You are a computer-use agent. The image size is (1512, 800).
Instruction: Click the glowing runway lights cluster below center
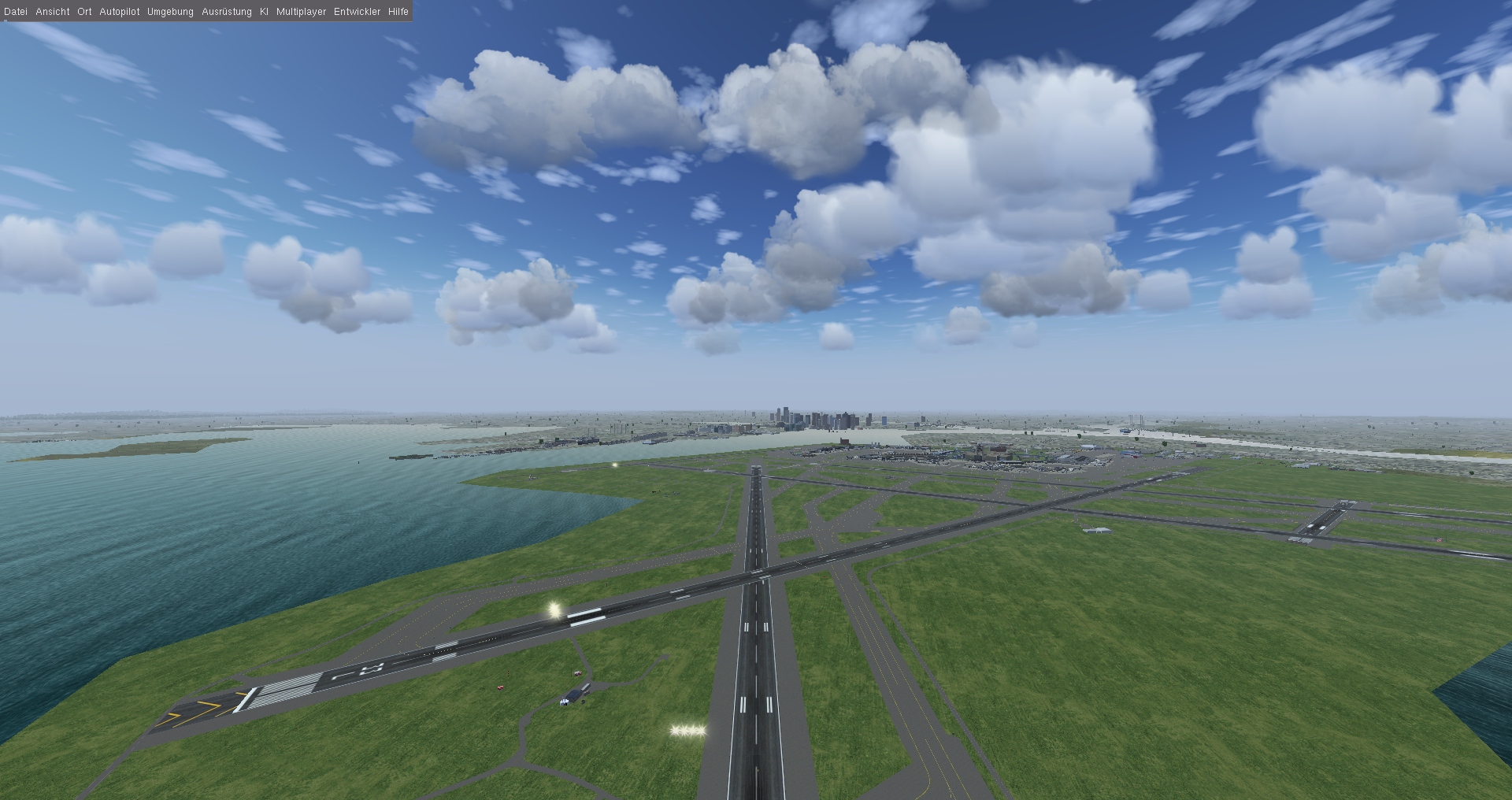687,731
